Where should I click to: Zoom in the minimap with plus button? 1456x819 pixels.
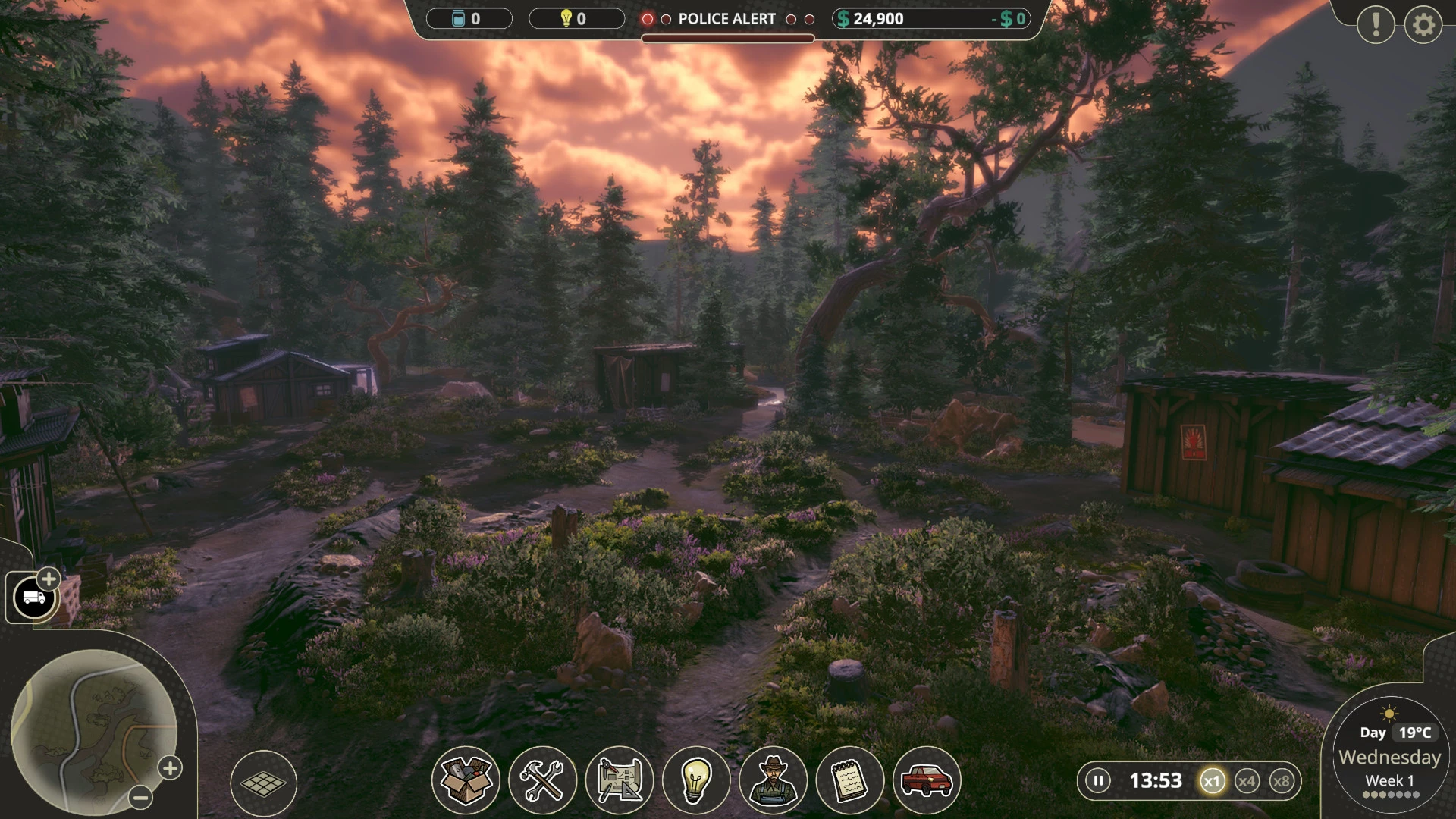click(170, 768)
